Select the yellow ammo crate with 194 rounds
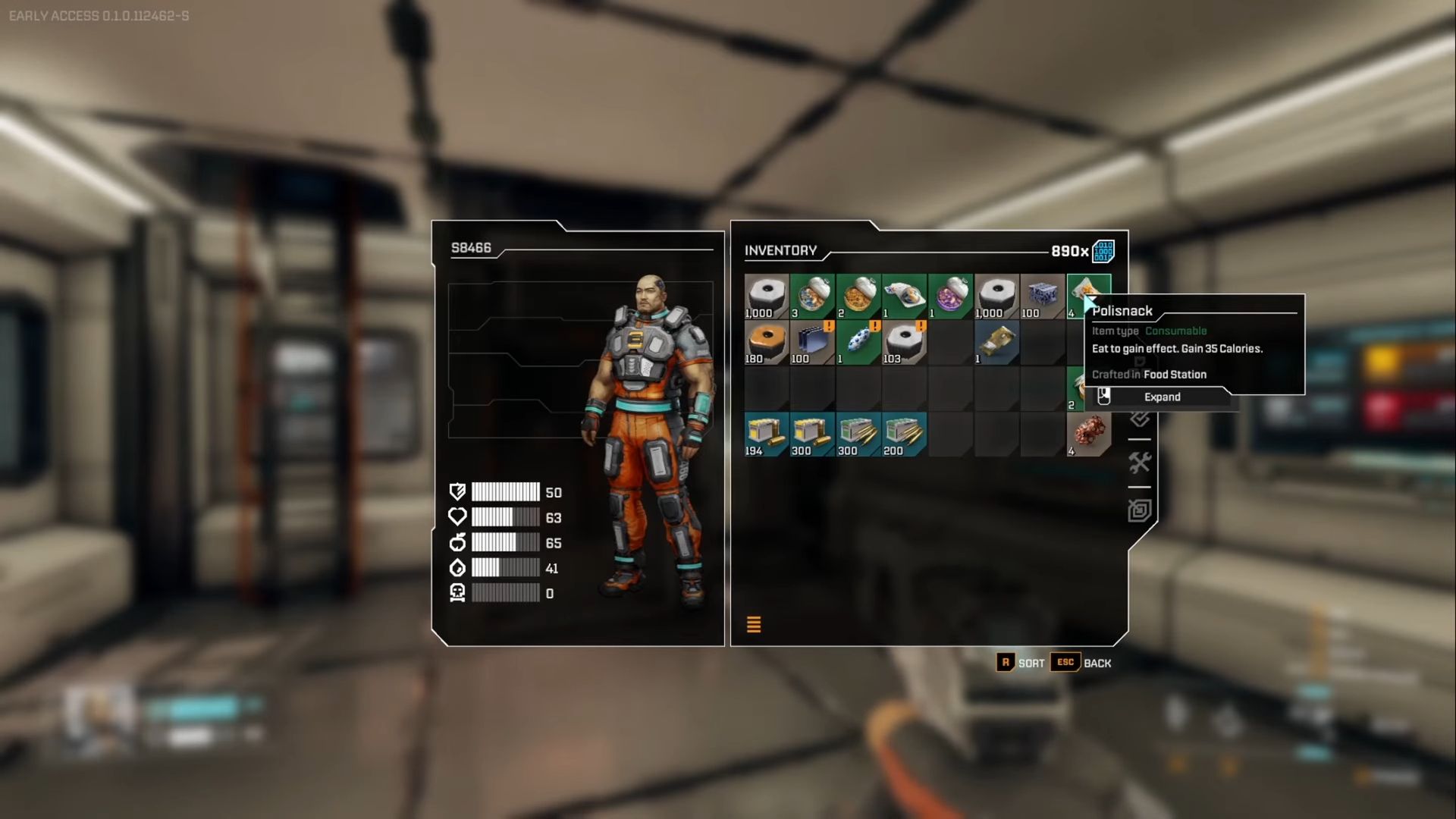This screenshot has width=1456, height=819. tap(766, 434)
